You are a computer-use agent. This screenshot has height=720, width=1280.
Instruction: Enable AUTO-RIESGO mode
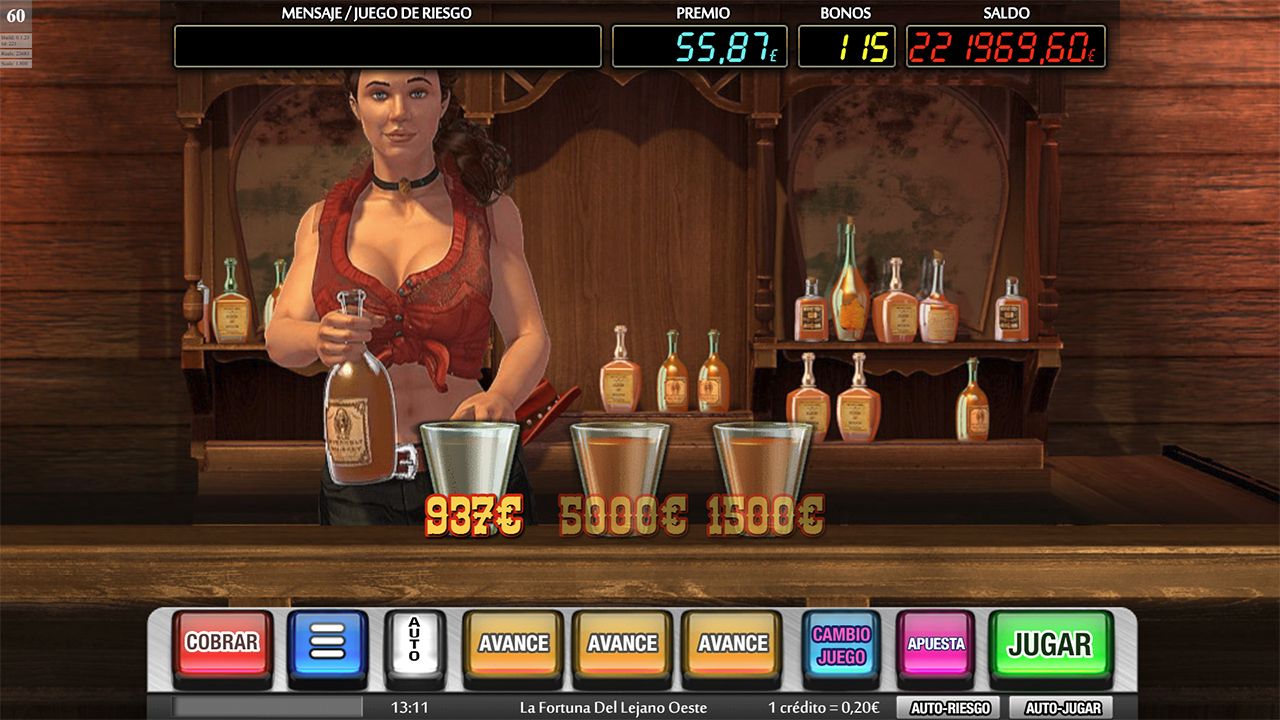949,708
